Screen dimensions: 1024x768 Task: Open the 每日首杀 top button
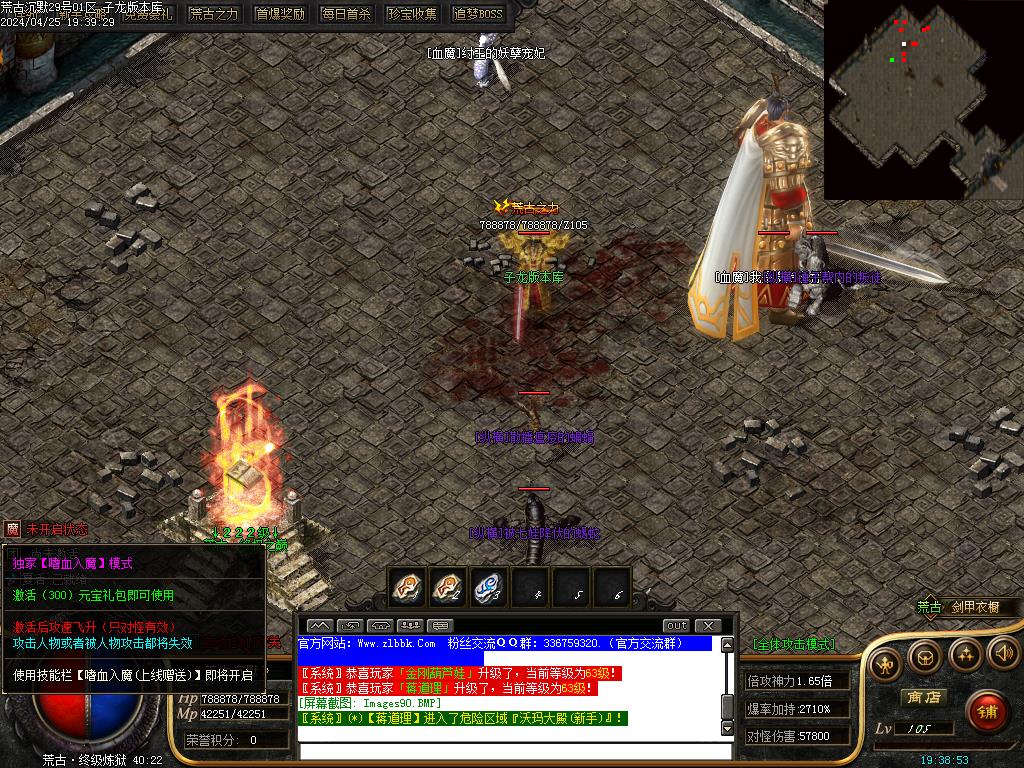[x=346, y=14]
